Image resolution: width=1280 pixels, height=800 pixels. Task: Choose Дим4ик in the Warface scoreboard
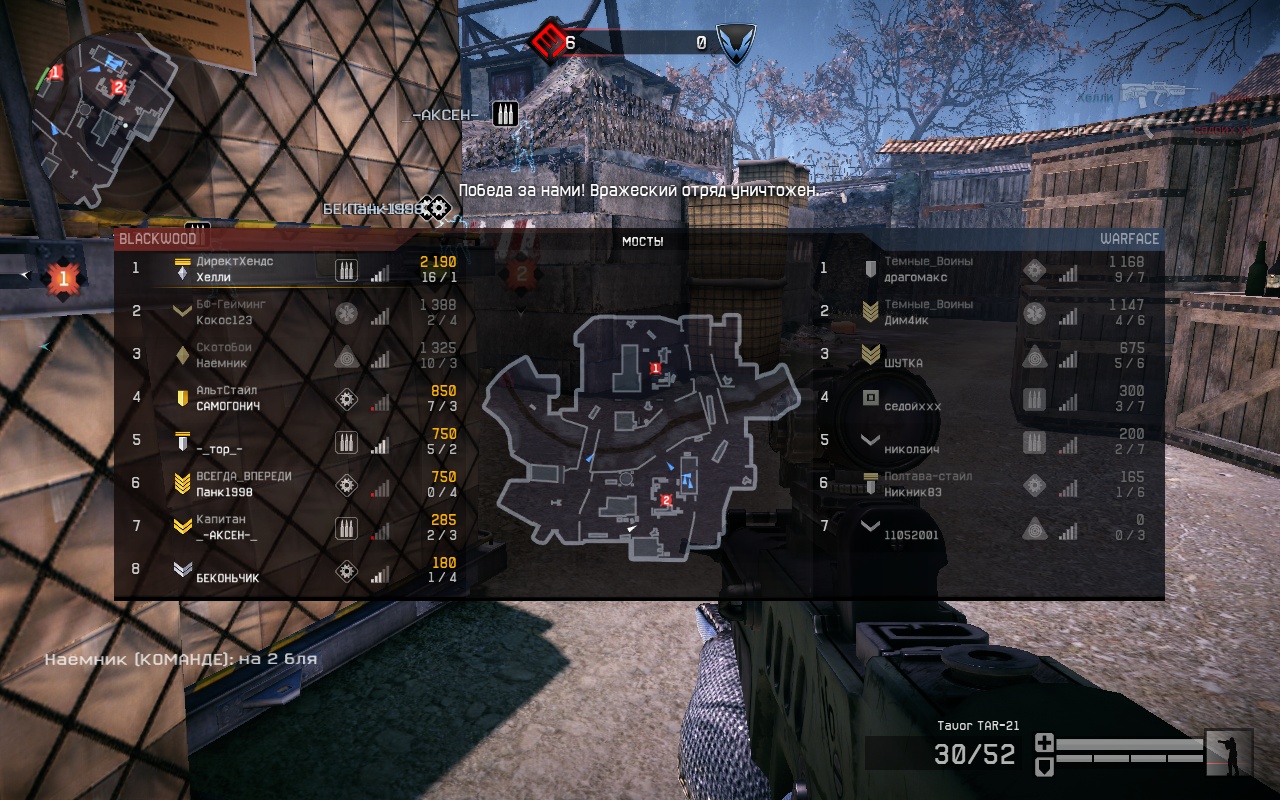pos(906,320)
